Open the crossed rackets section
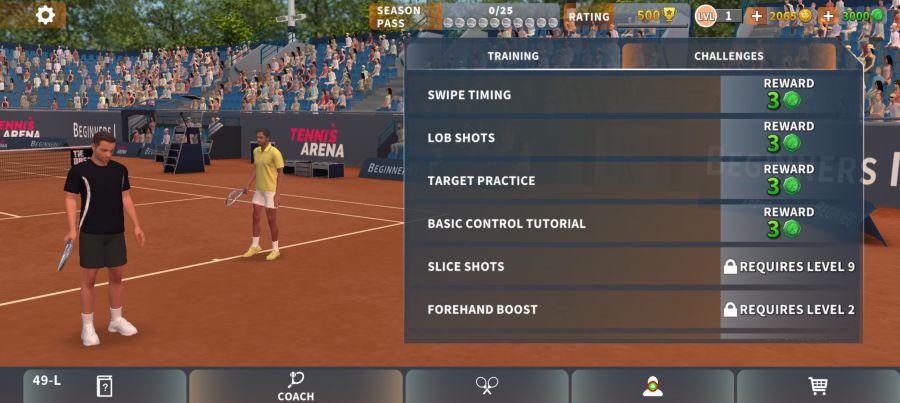 point(487,386)
